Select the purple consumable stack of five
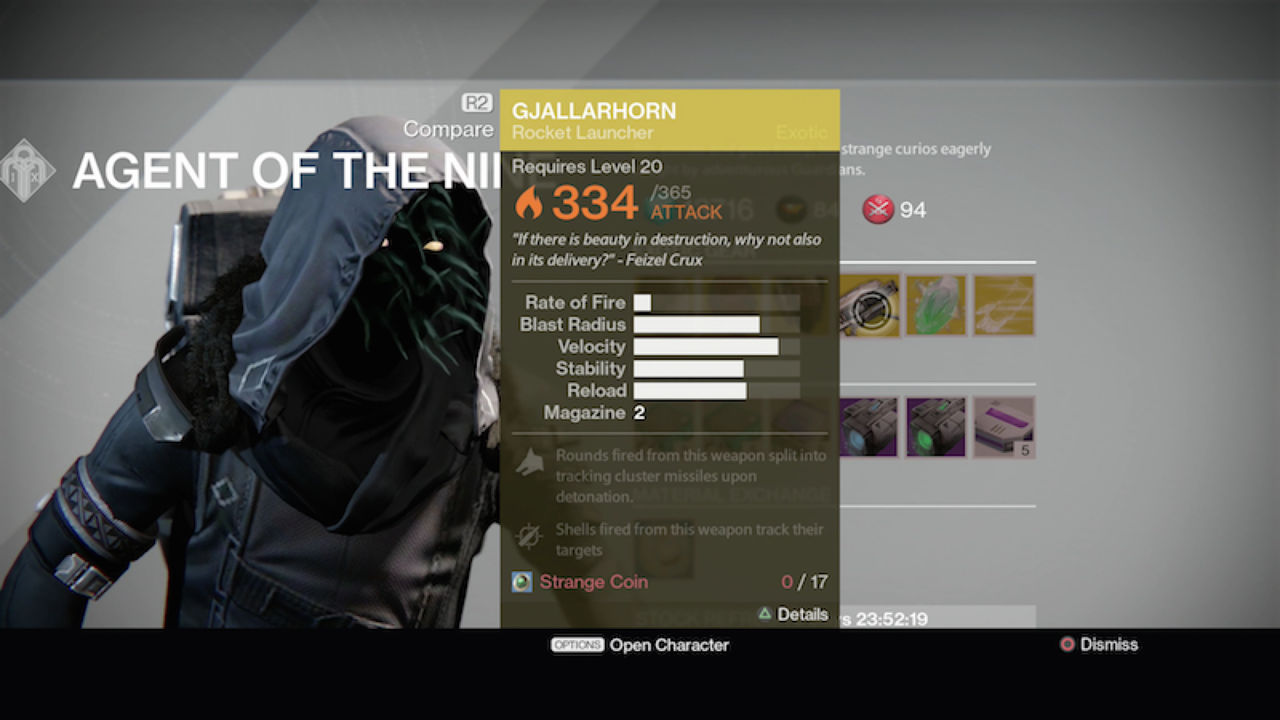This screenshot has height=720, width=1280. [1004, 426]
